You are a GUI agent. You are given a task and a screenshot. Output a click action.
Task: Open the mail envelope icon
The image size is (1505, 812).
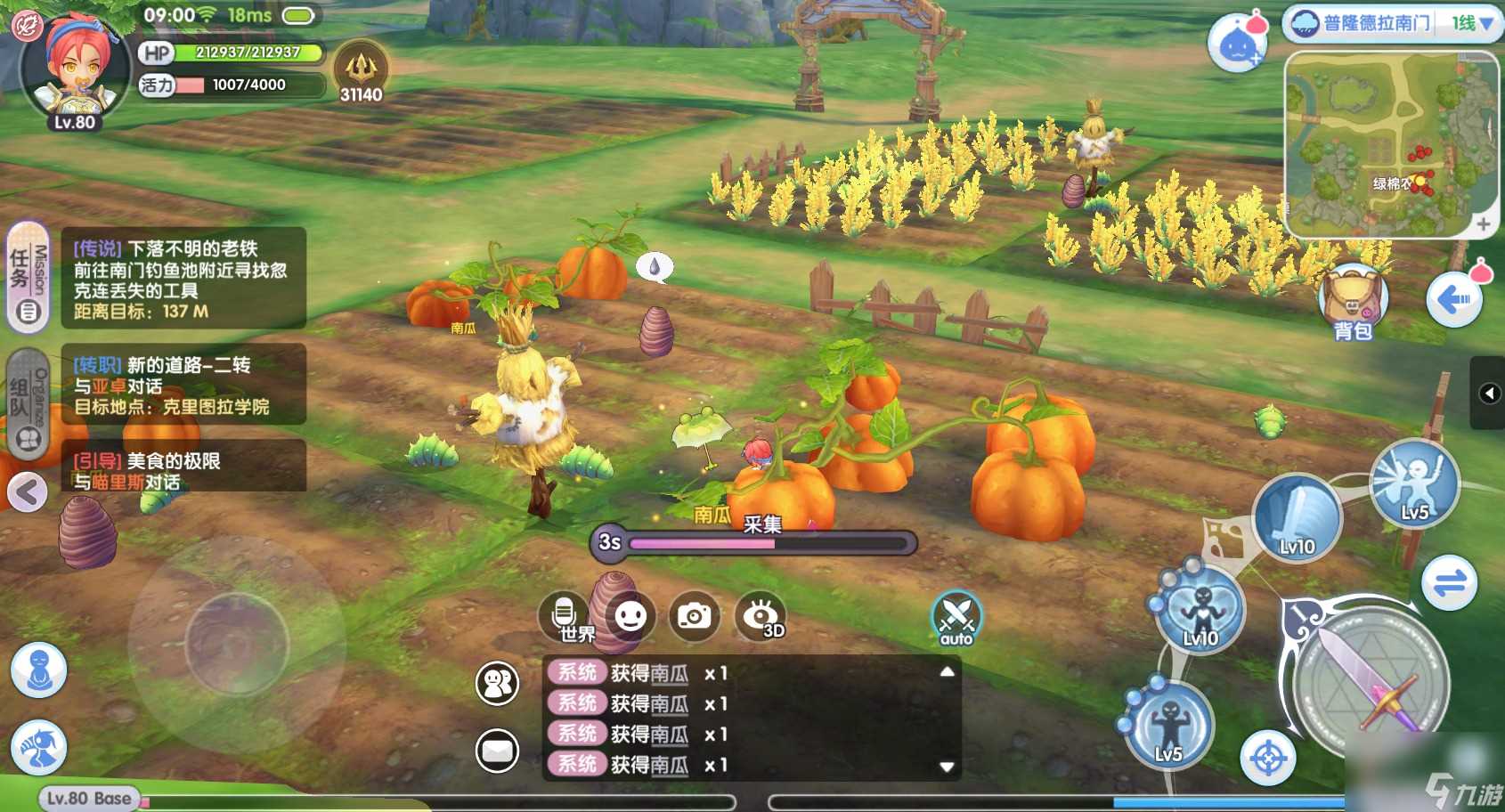[x=497, y=751]
